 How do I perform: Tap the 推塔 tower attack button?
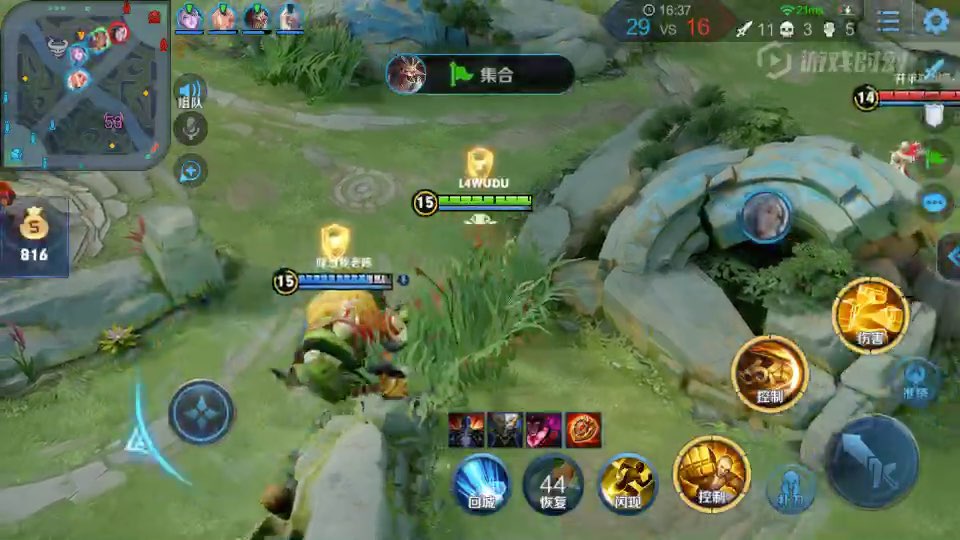click(918, 379)
